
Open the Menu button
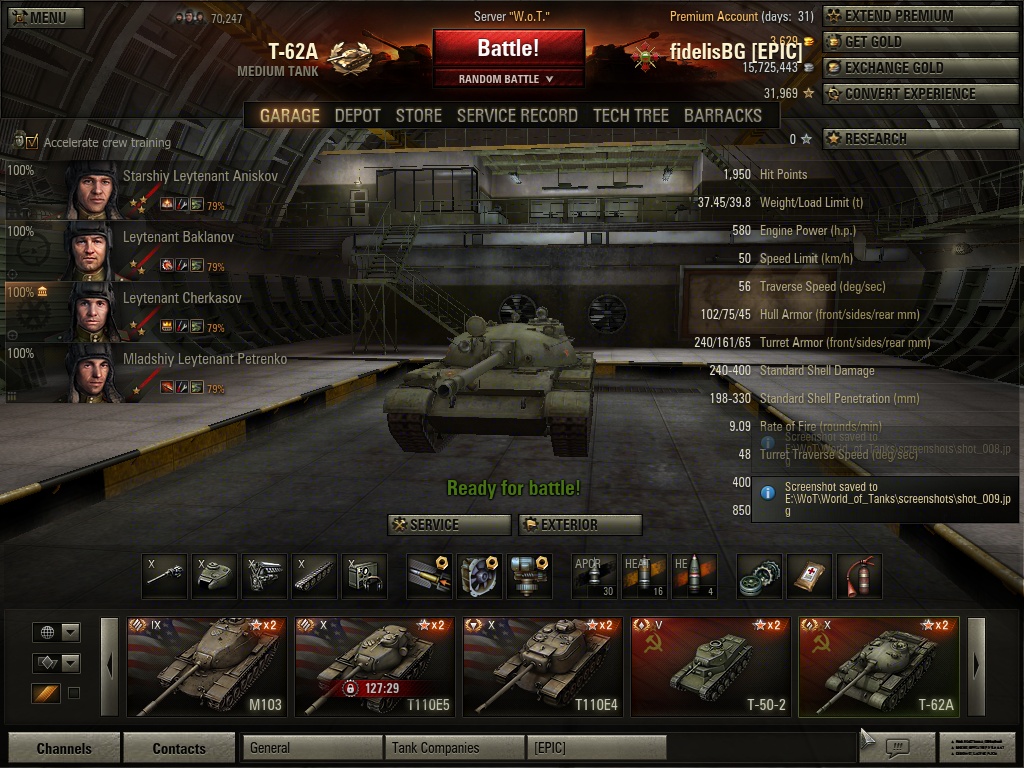[x=46, y=17]
